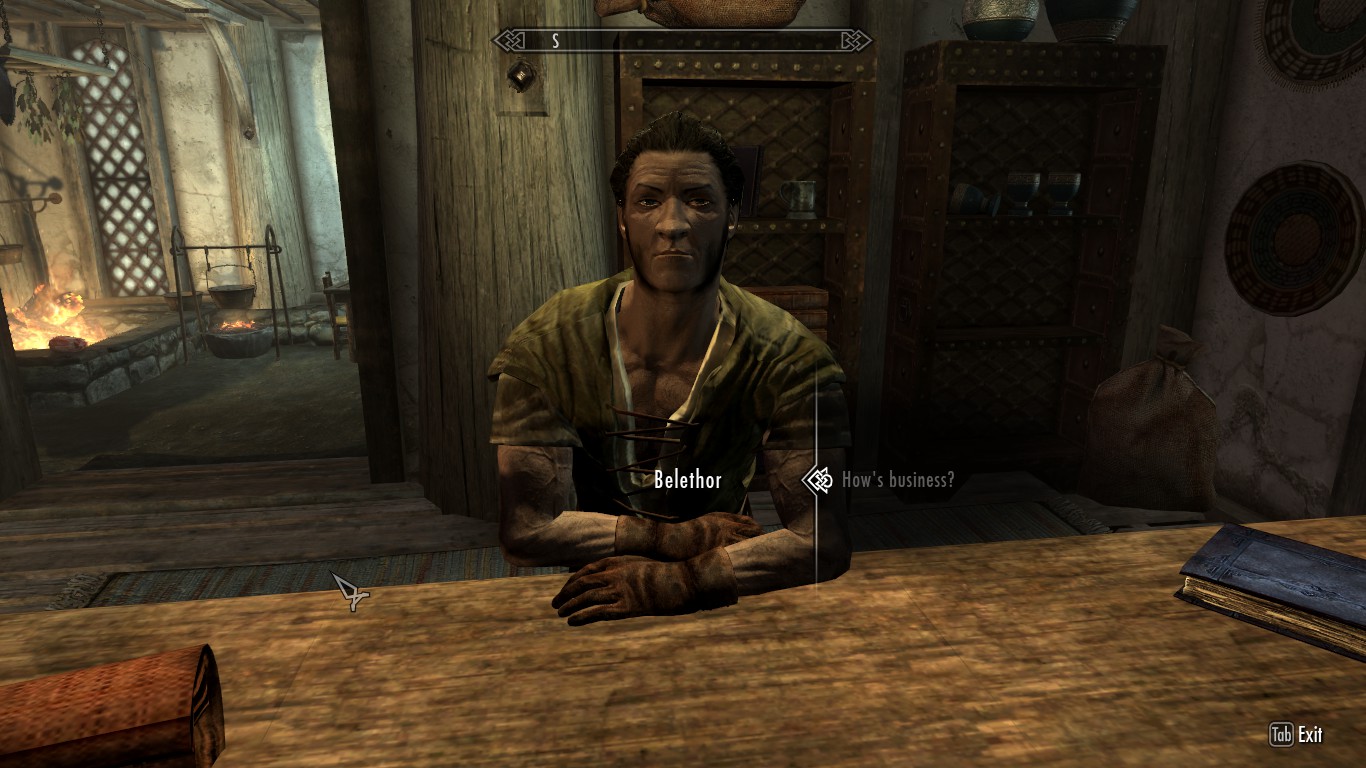Screen dimensions: 1366x768
Task: Select the dialogue option How's business?
Action: 897,480
